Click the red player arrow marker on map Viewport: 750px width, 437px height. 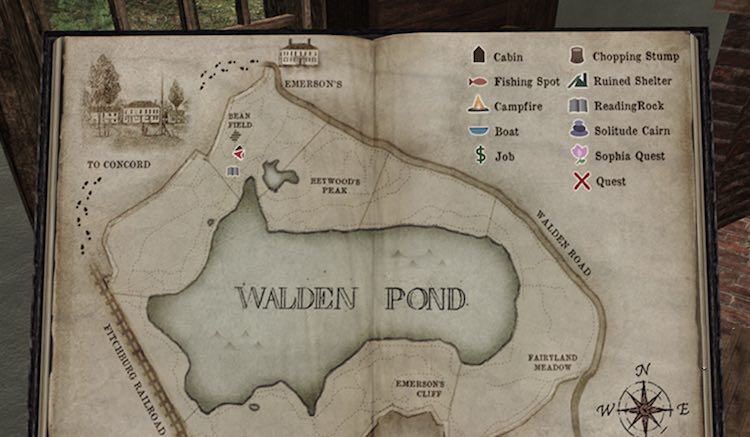click(238, 153)
